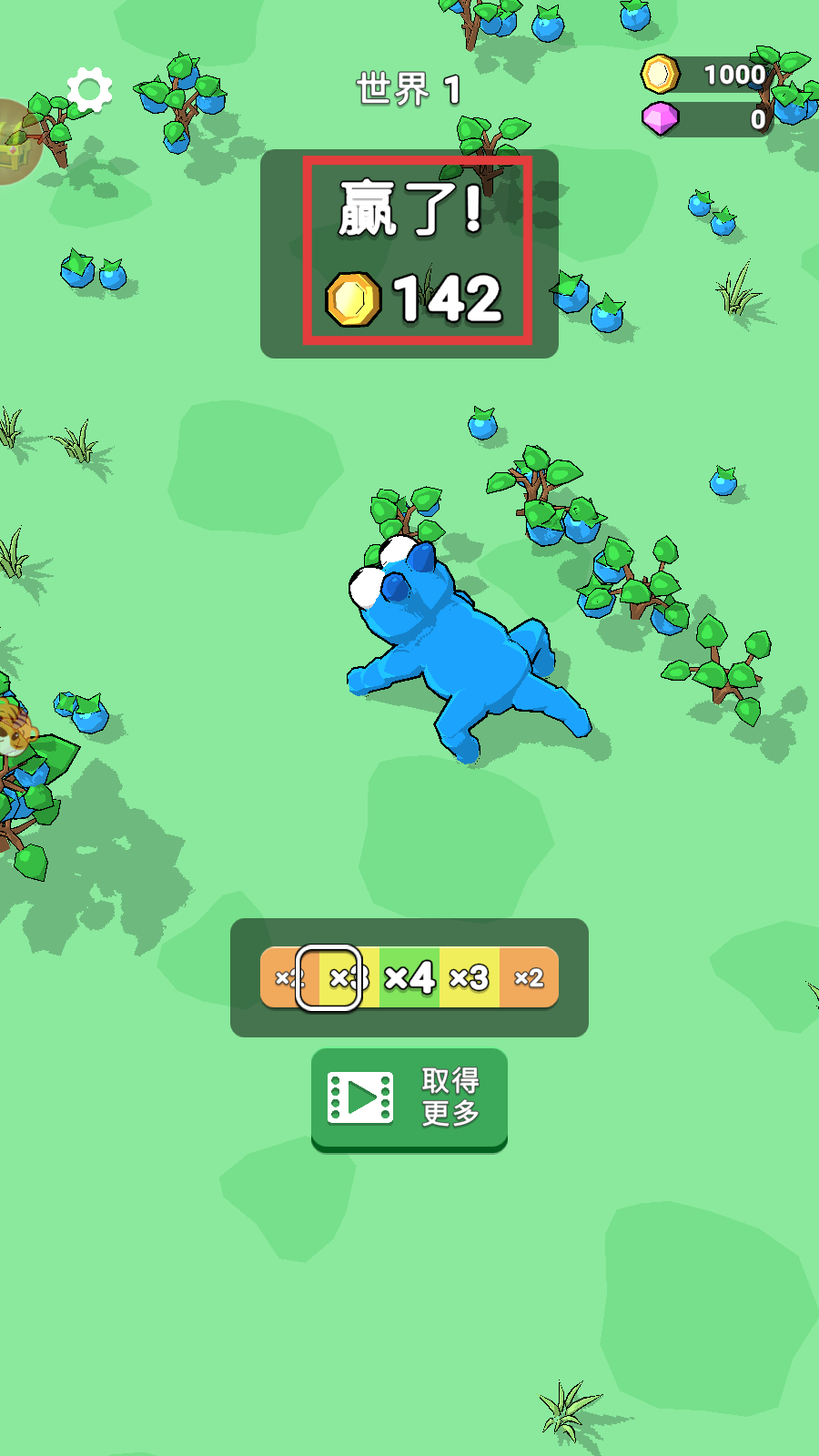The width and height of the screenshot is (819, 1456).
Task: Tap the multiplier bar's green ×4 segment
Action: (409, 978)
